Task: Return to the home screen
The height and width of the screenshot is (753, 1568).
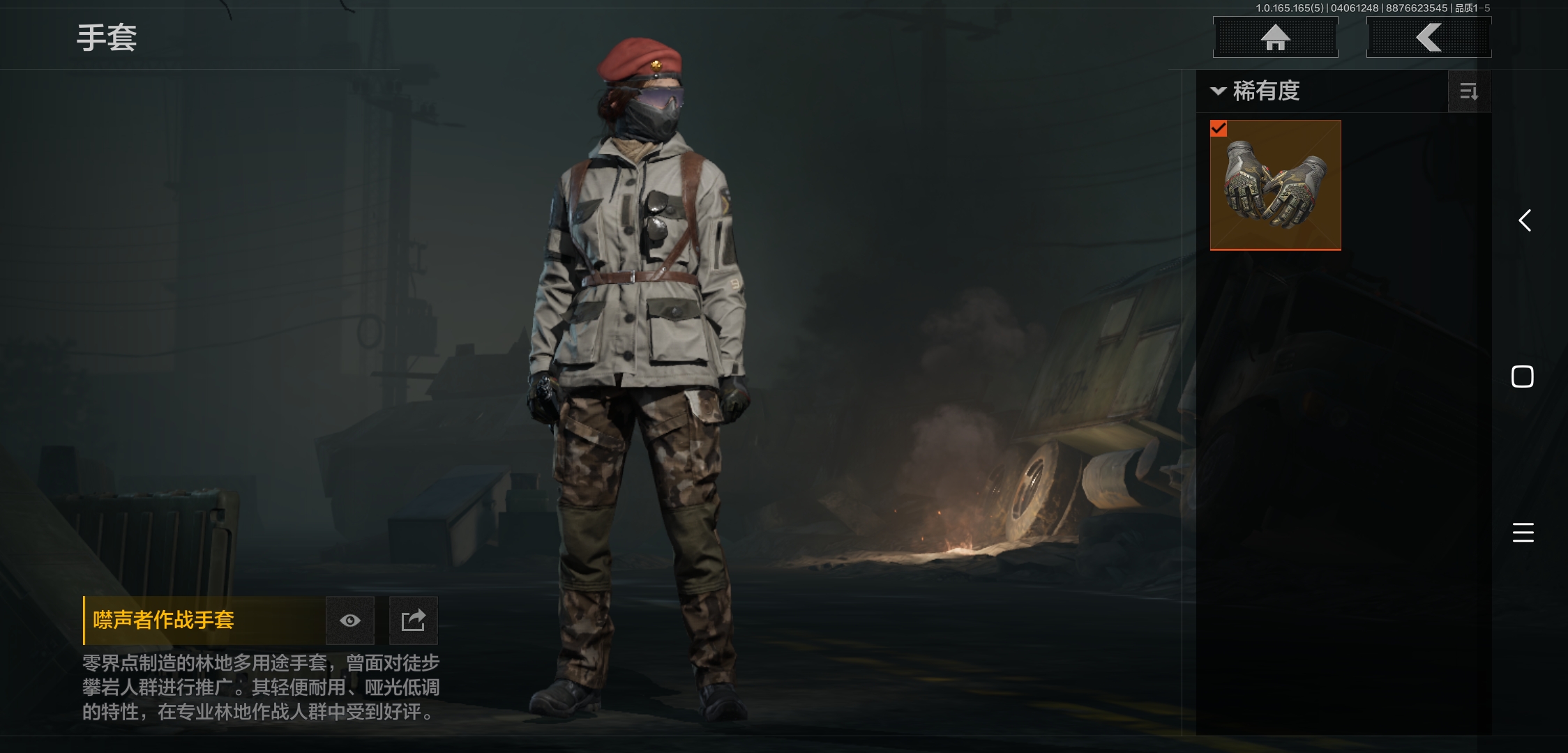Action: (1275, 37)
